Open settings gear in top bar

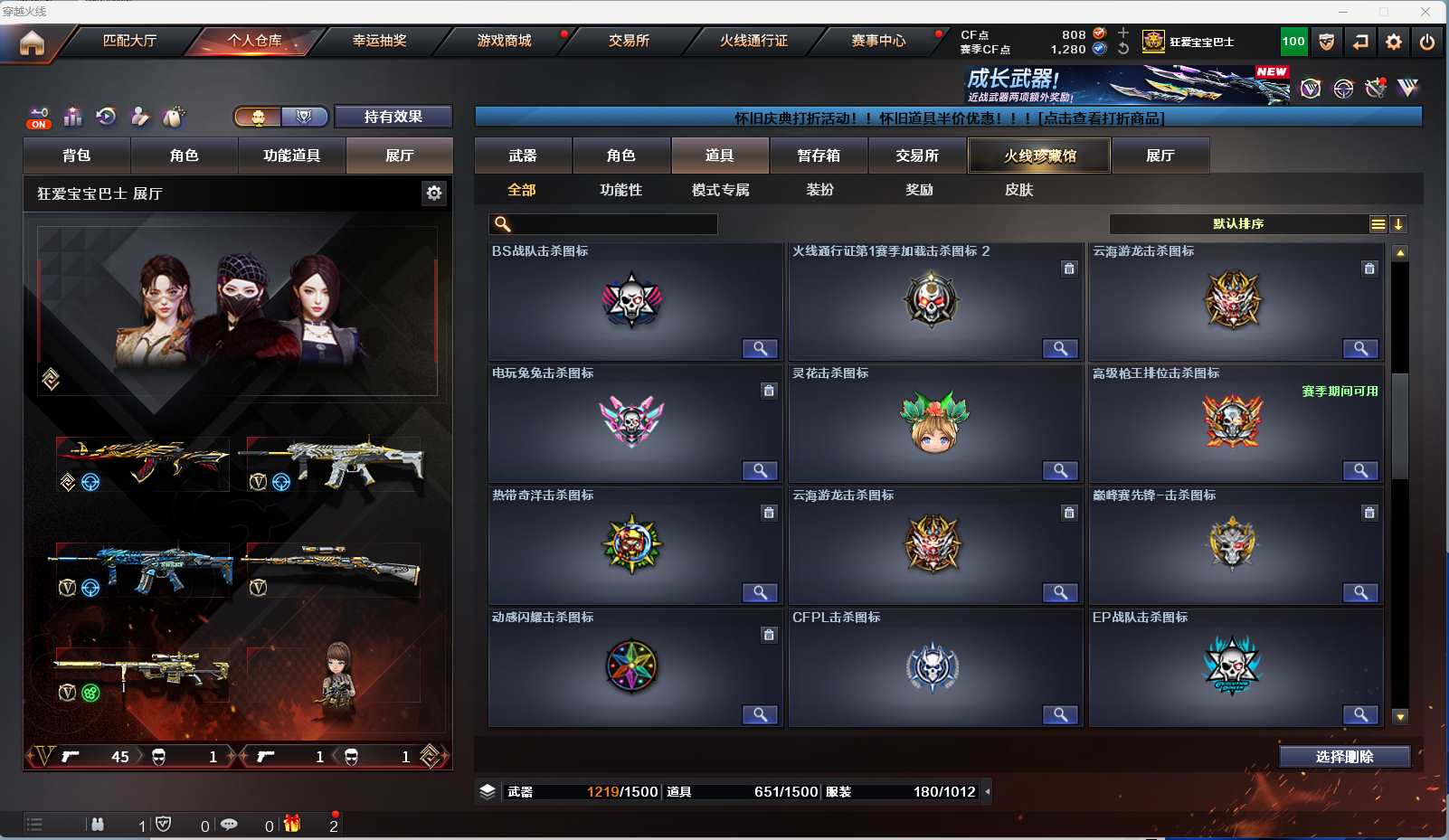[x=1394, y=42]
